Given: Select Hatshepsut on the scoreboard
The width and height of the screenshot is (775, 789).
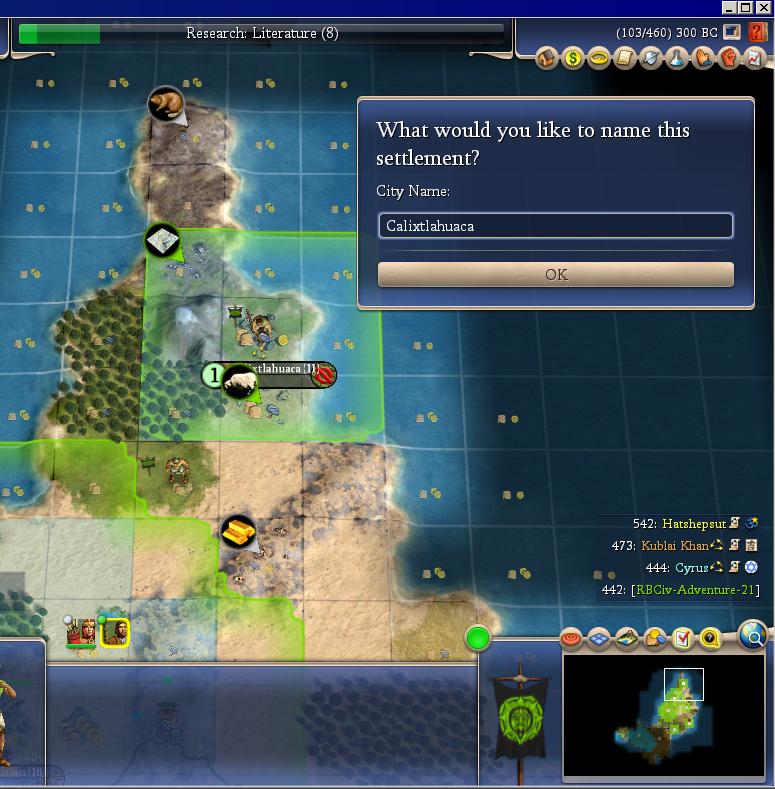Looking at the screenshot, I should point(690,523).
